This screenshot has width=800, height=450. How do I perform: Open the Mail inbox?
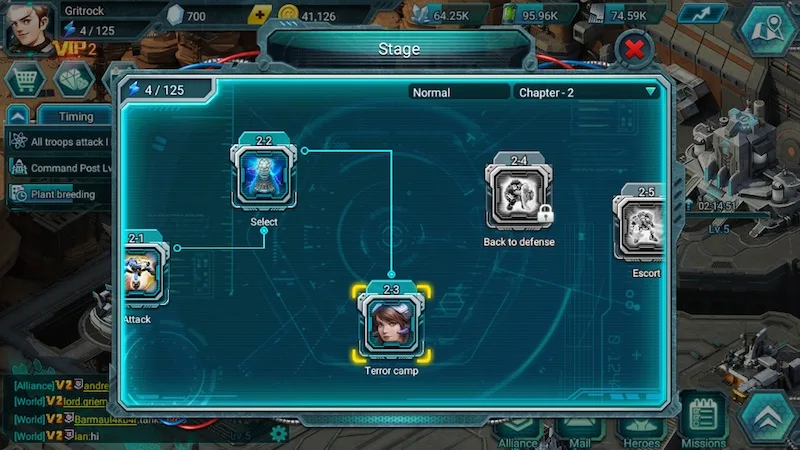(580, 430)
